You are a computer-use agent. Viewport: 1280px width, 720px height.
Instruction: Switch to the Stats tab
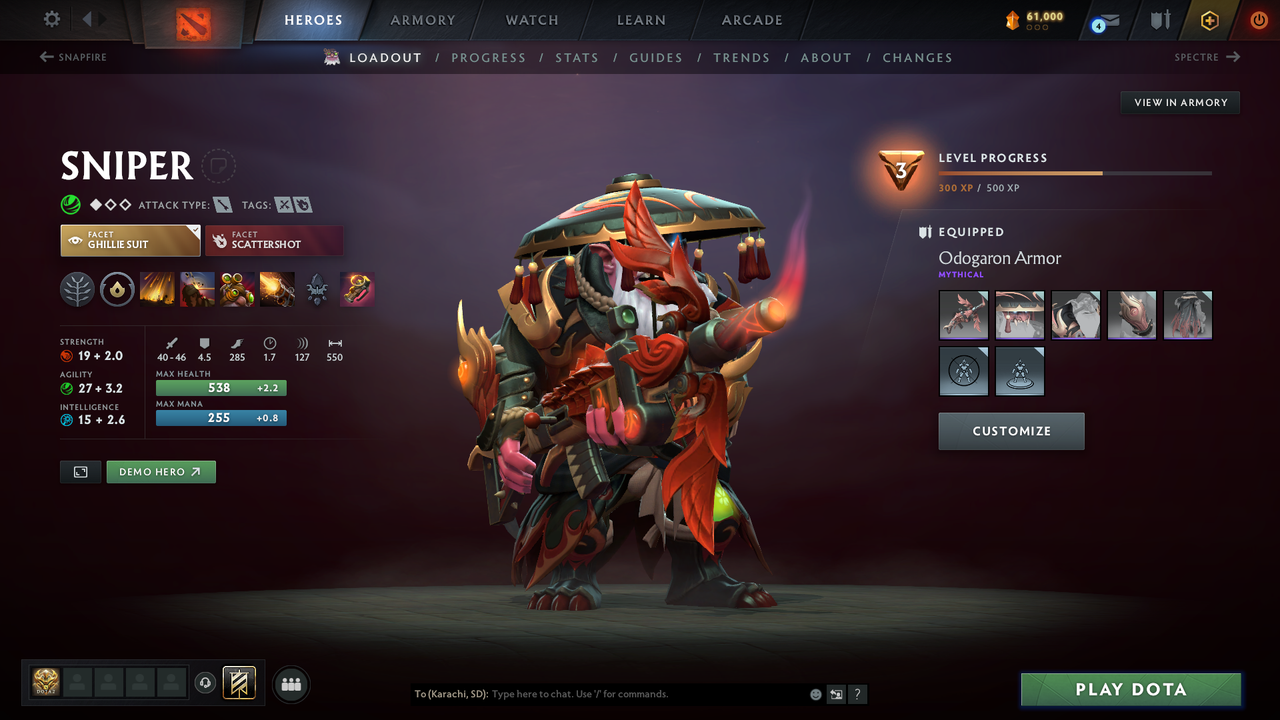[577, 57]
